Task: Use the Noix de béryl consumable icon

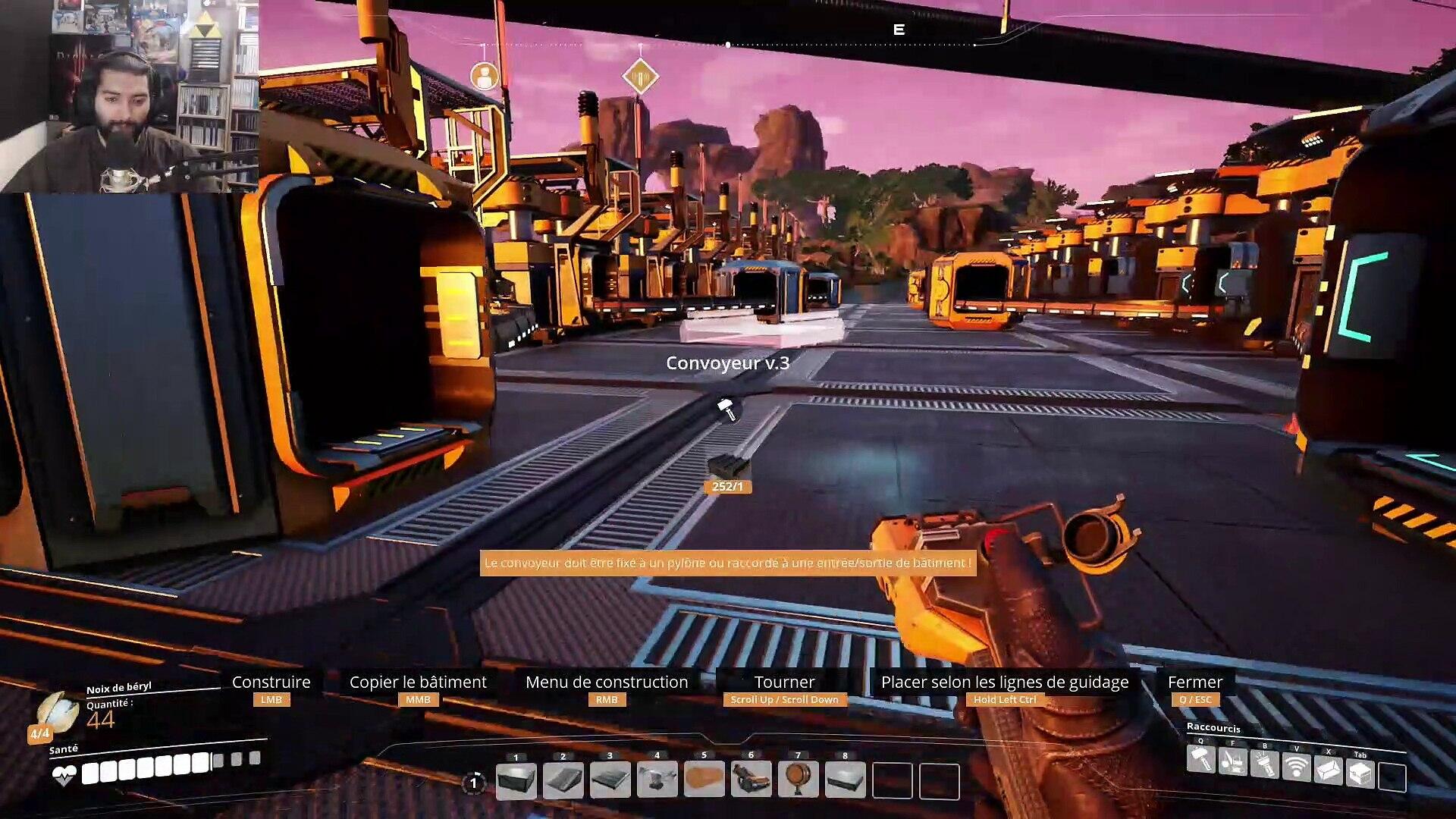Action: [x=58, y=712]
